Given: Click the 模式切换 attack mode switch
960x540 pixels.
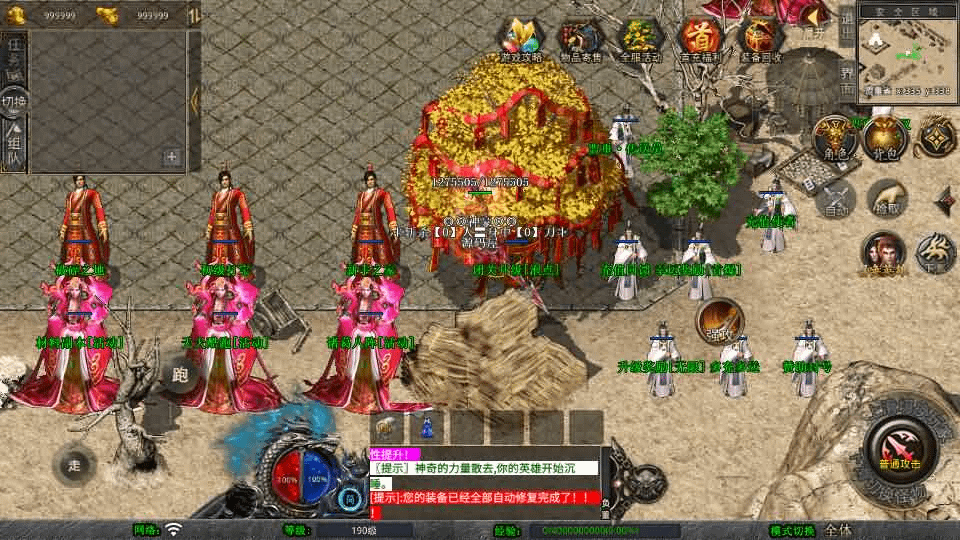Looking at the screenshot, I should tap(793, 530).
